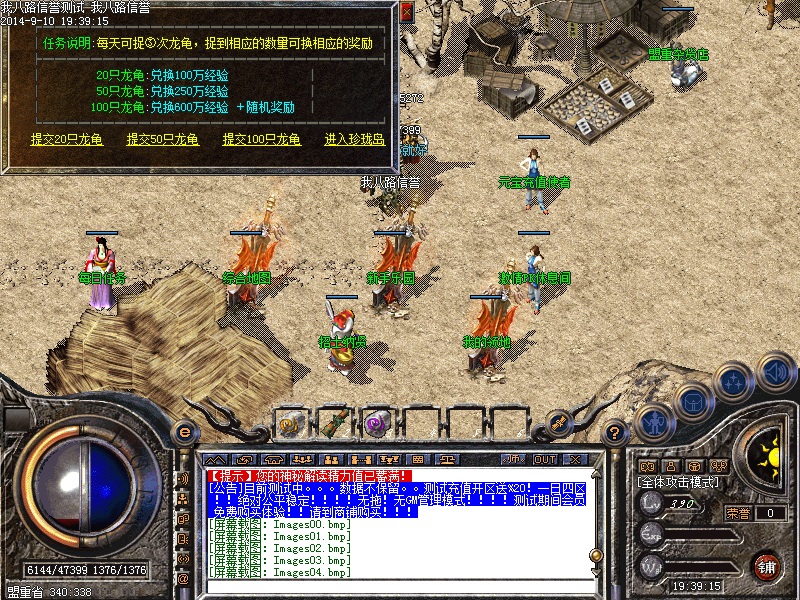Screen dimensions: 800x600
Task: Open the 荣誉 honor value box
Action: pyautogui.click(x=770, y=513)
